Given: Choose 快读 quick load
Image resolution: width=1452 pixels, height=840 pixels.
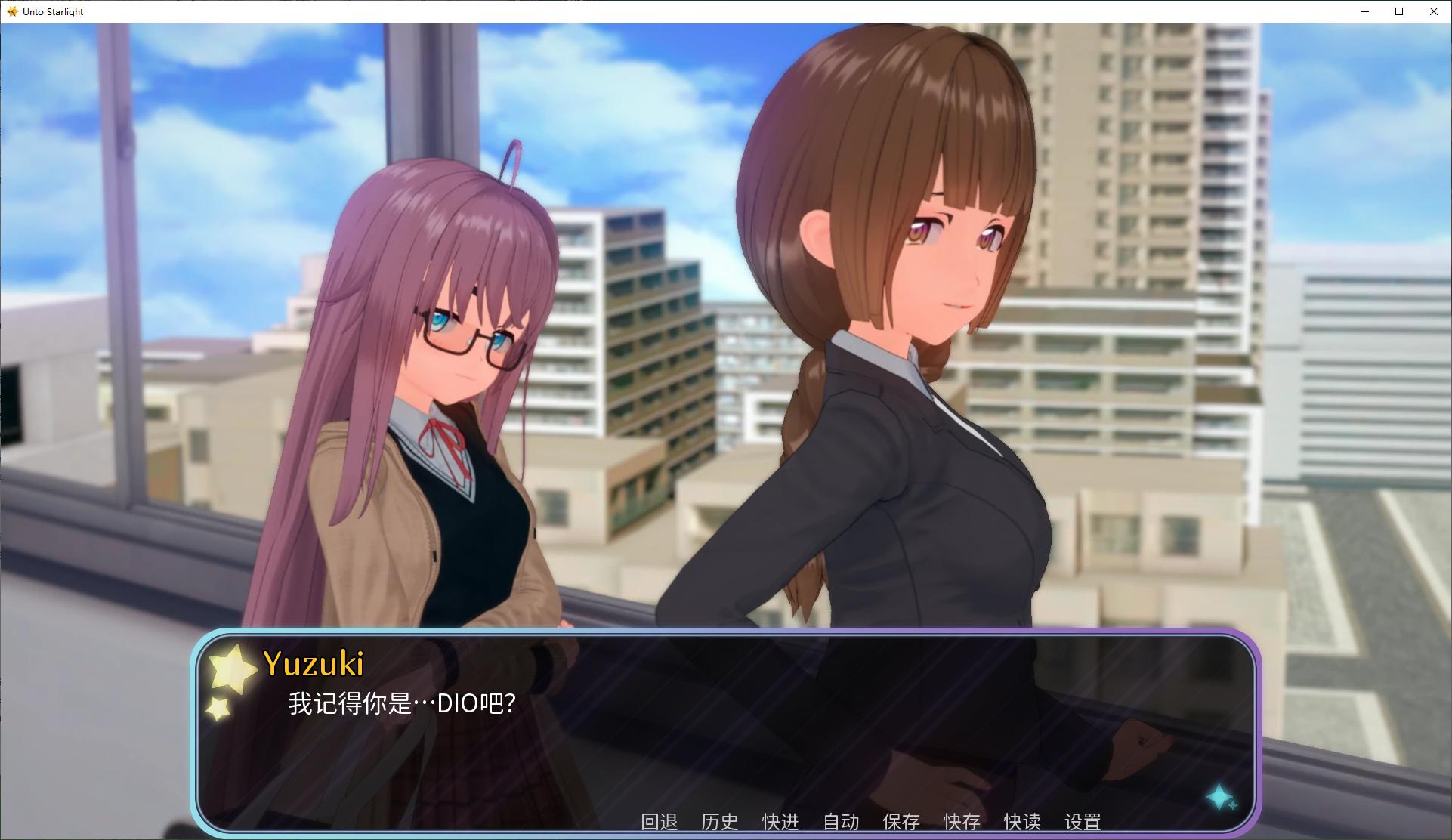Looking at the screenshot, I should click(1021, 821).
